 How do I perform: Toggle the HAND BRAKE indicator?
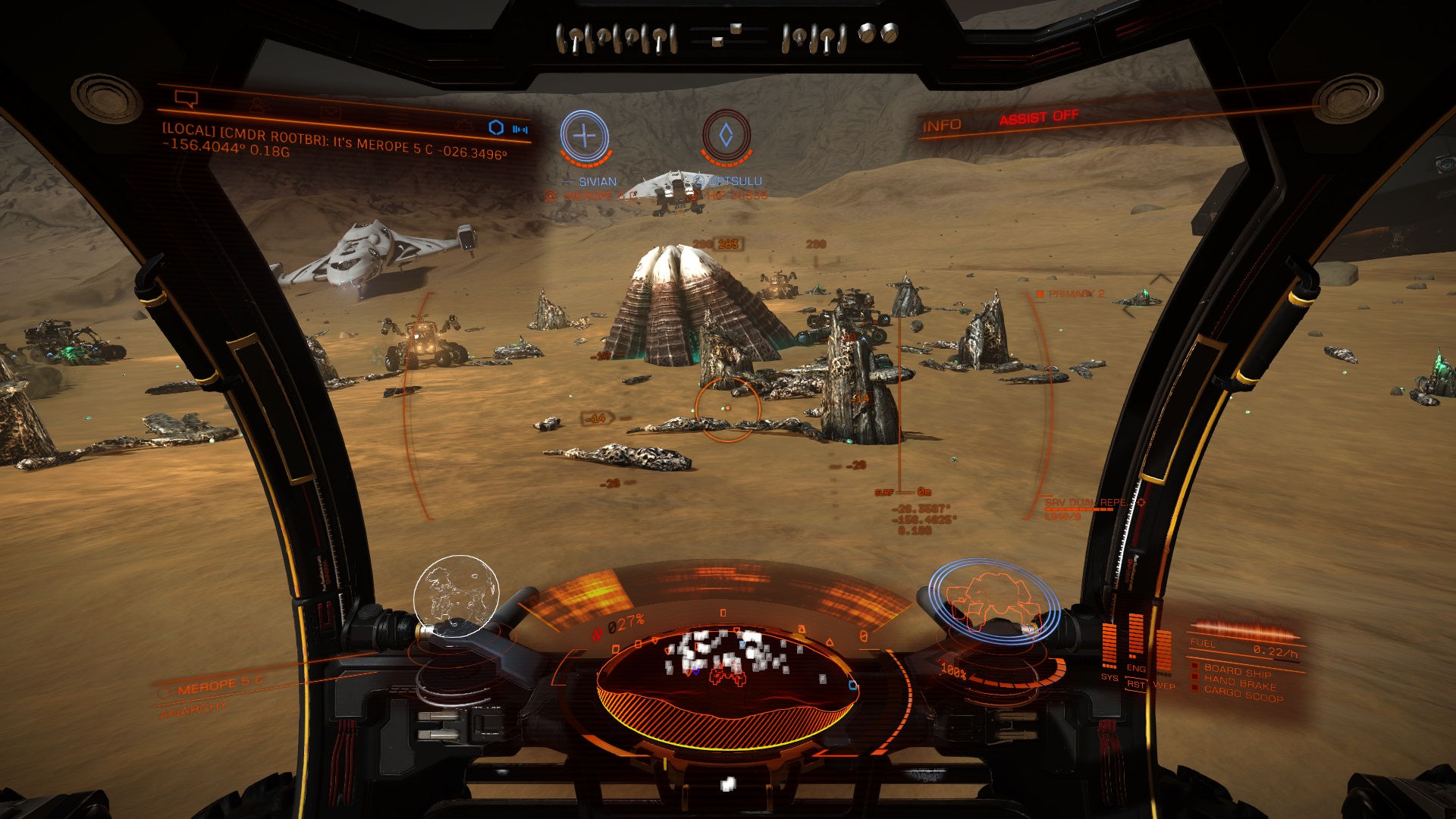1239,682
